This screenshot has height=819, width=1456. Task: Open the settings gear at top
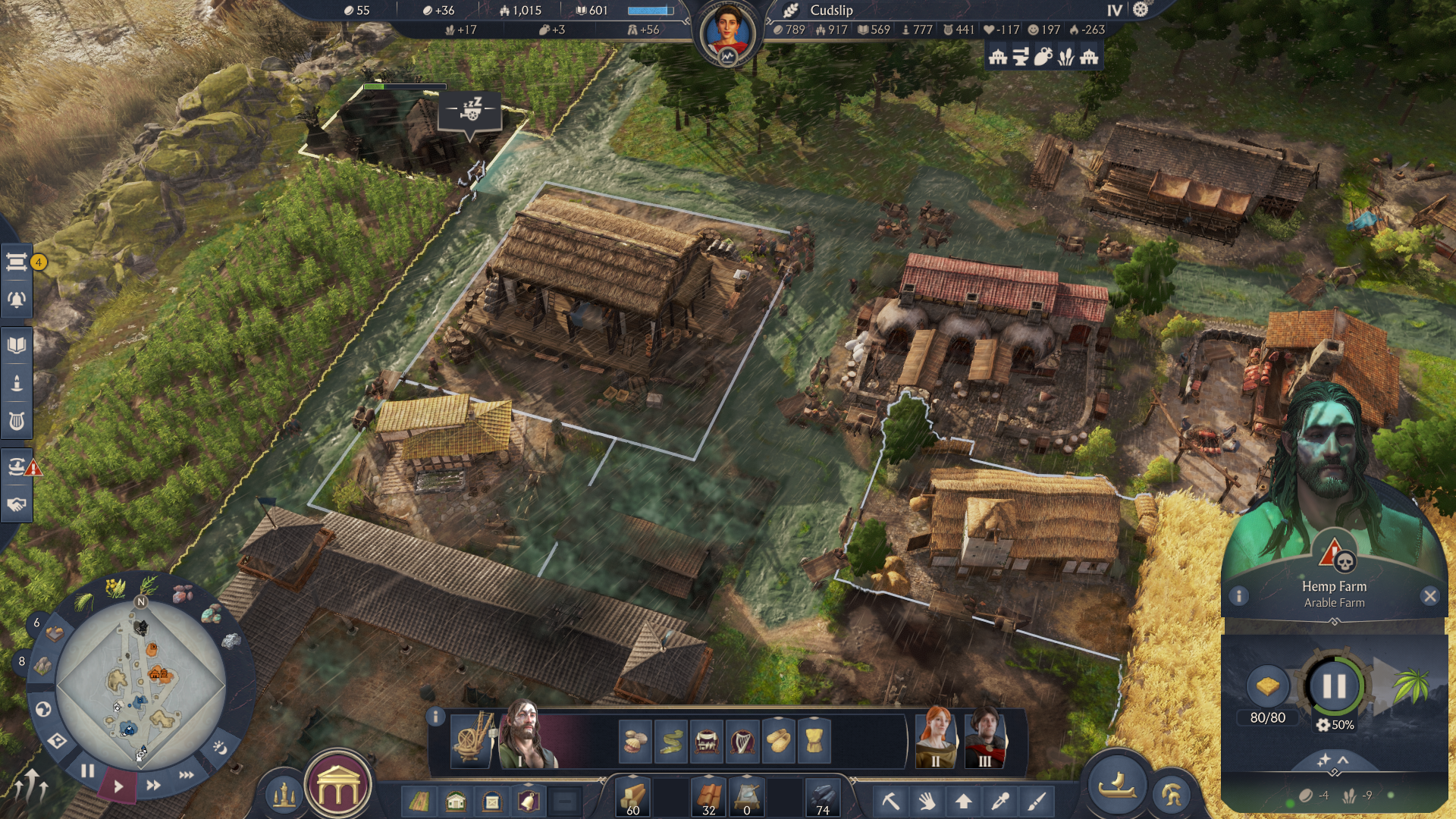point(1141,10)
